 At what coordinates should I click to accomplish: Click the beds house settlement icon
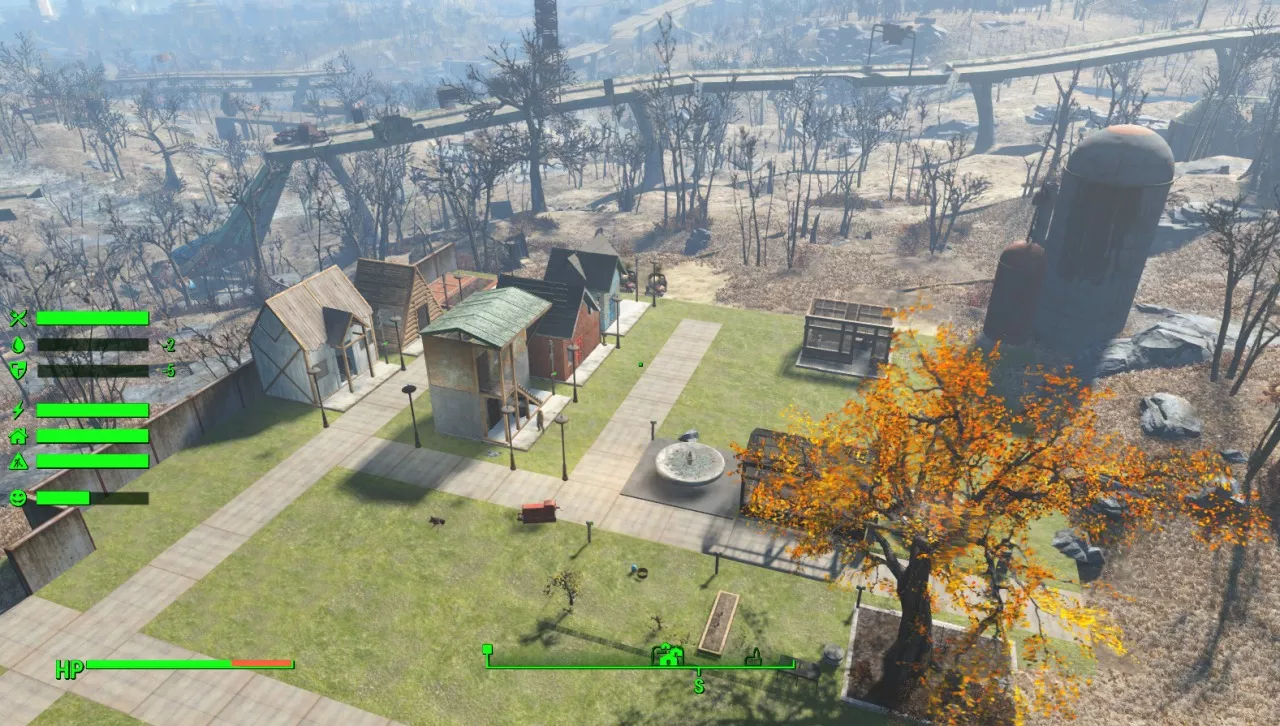click(18, 436)
